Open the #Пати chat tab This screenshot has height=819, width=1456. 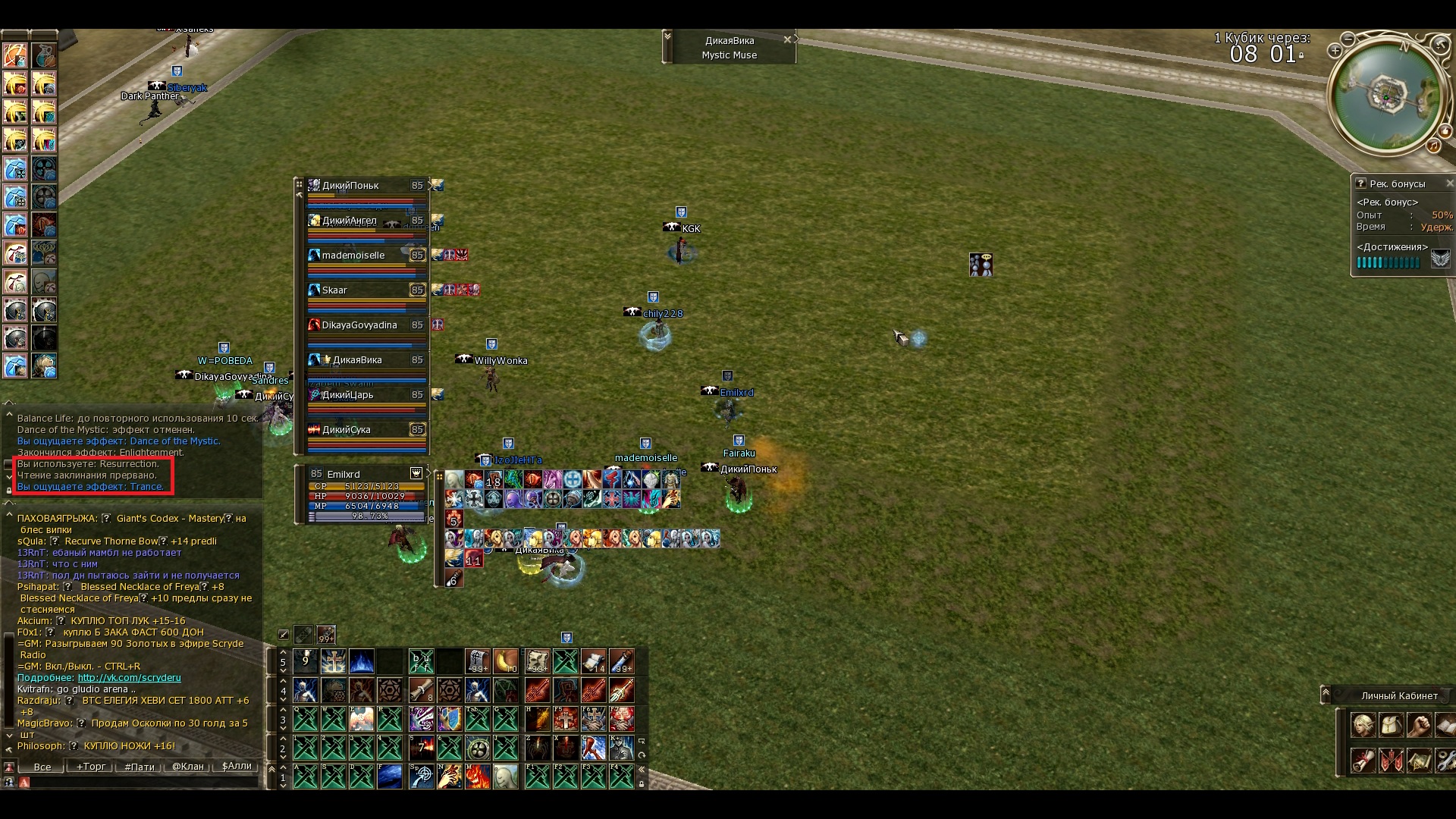click(x=140, y=767)
